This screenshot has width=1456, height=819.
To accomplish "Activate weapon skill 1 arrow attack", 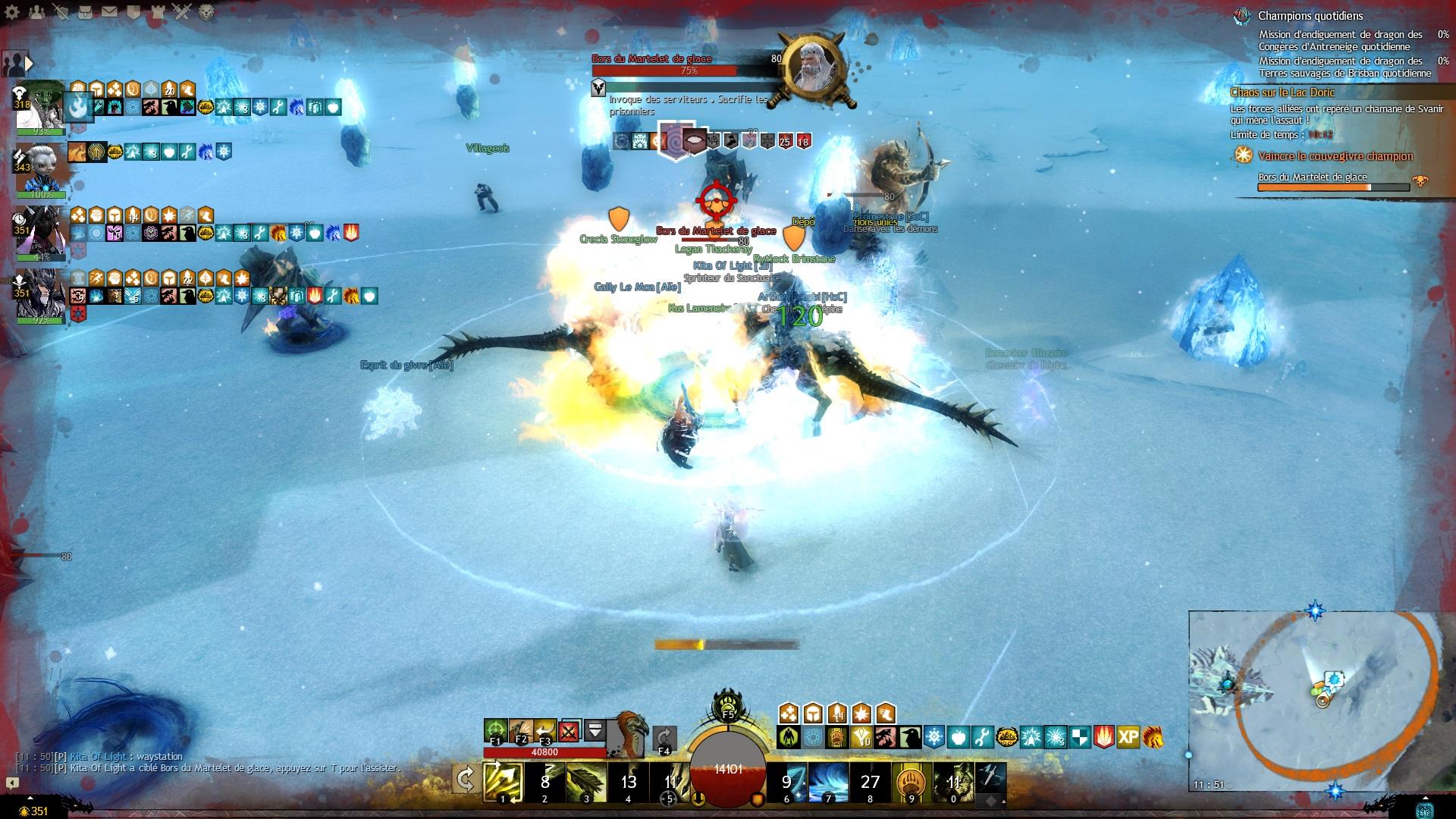I will pos(503,783).
